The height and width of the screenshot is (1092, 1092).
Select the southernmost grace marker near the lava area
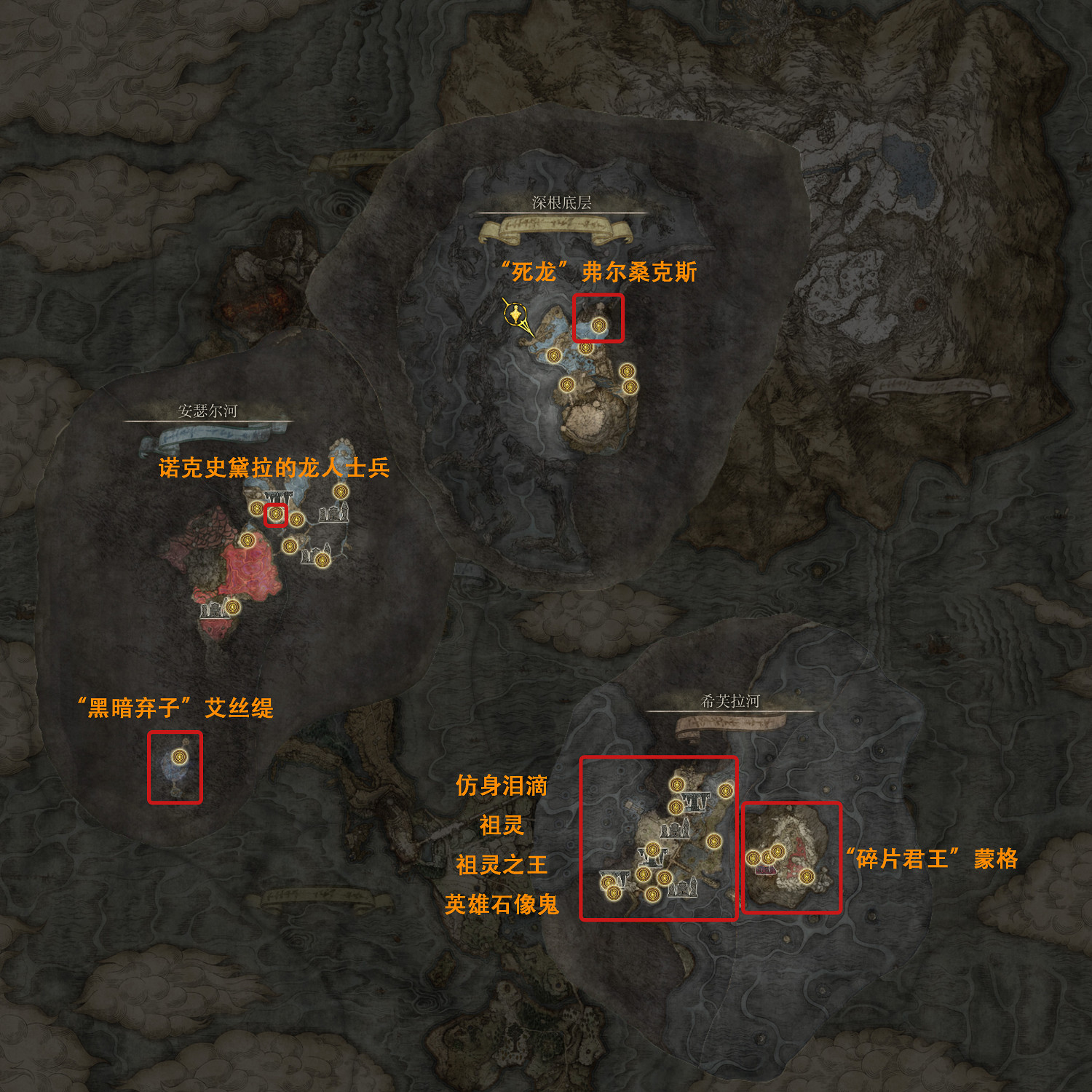pos(233,606)
